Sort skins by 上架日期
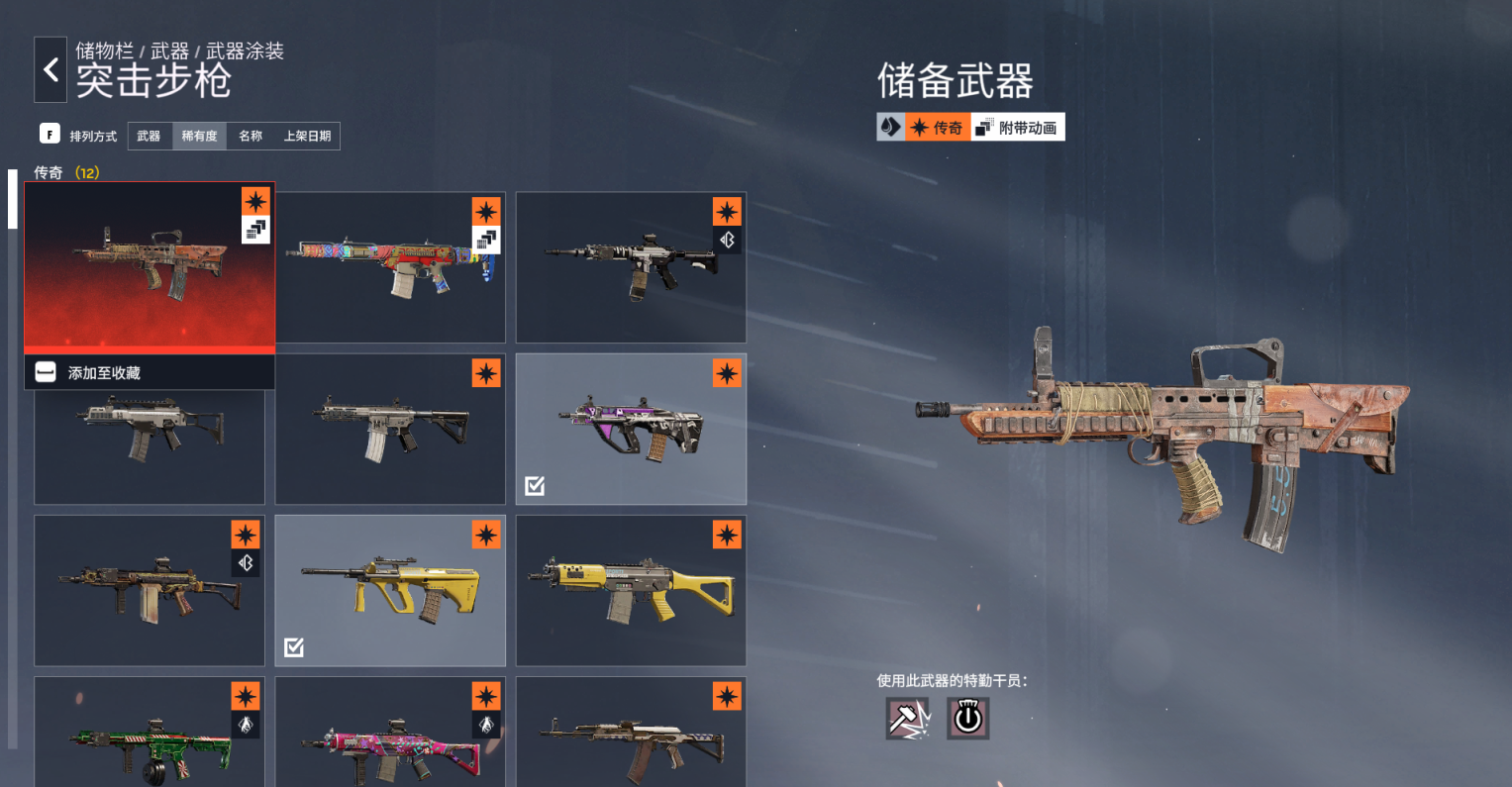1512x787 pixels. 307,137
